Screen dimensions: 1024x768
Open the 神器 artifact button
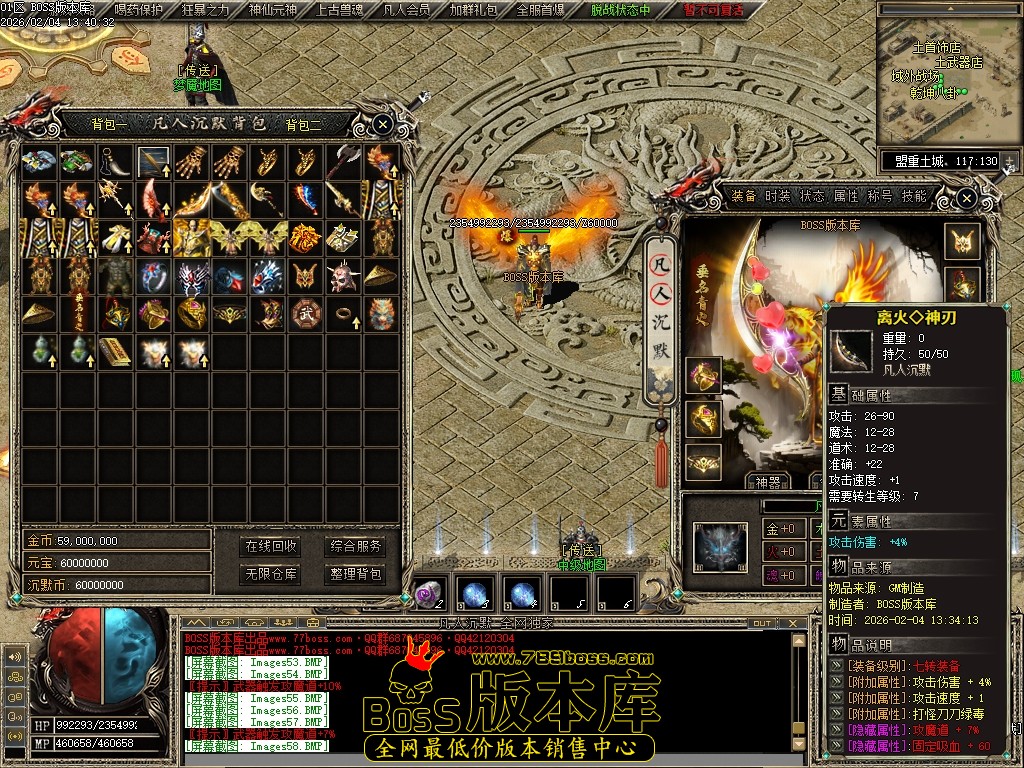pyautogui.click(x=769, y=482)
